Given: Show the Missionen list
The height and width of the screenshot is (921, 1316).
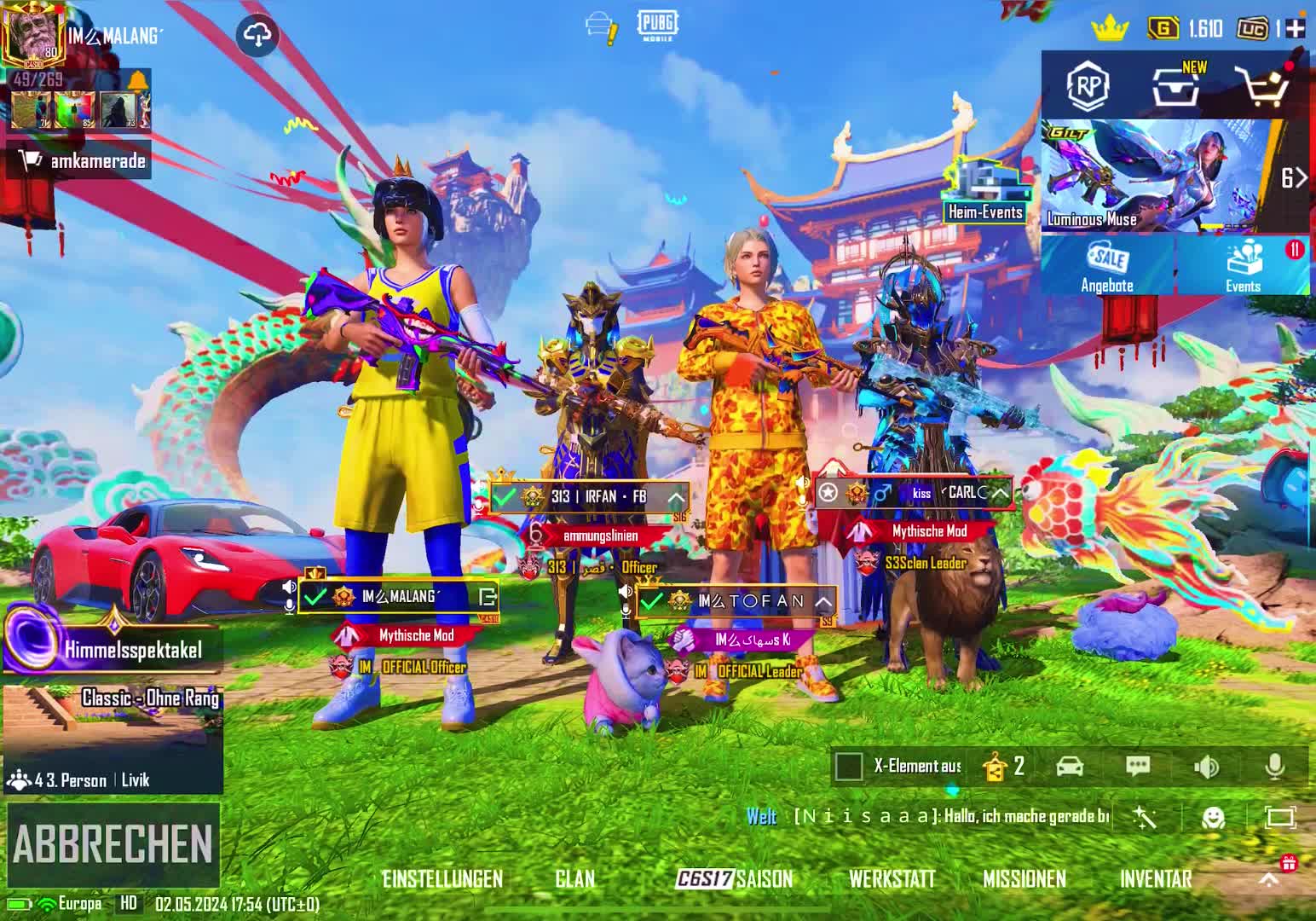Looking at the screenshot, I should coord(1025,879).
